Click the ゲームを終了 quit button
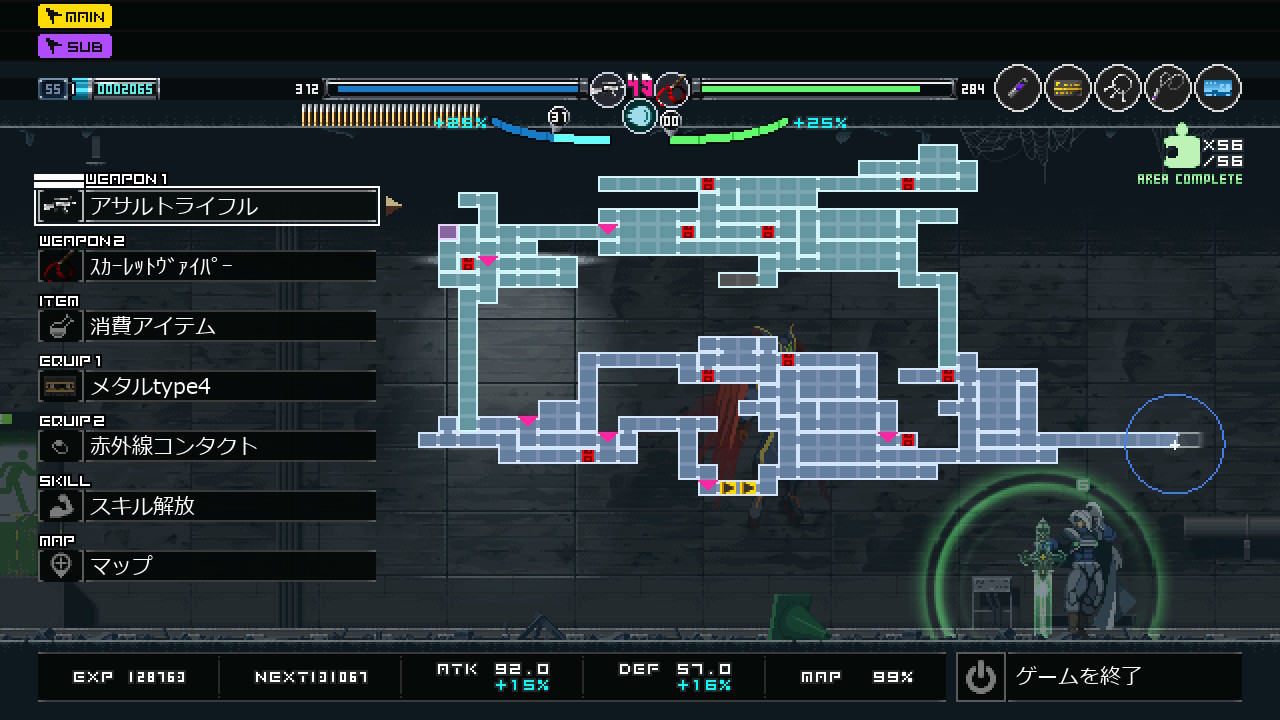The height and width of the screenshot is (720, 1280). 1098,677
